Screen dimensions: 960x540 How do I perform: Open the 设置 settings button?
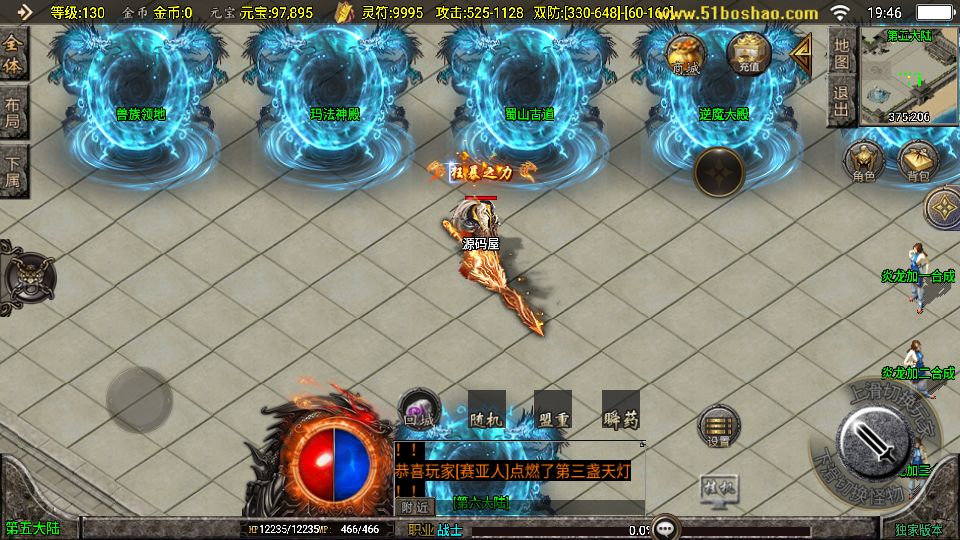point(719,427)
